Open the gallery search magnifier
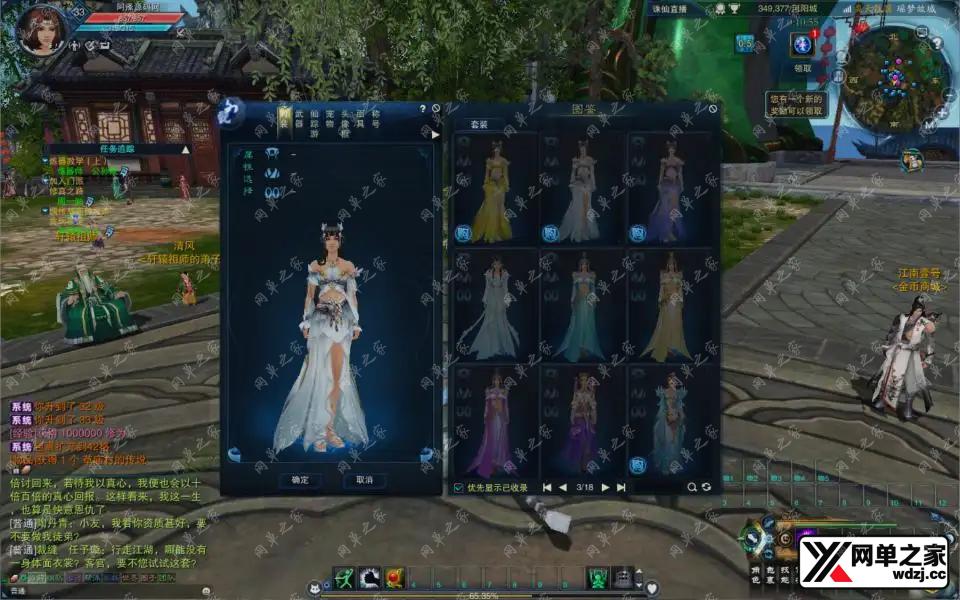 tap(691, 487)
